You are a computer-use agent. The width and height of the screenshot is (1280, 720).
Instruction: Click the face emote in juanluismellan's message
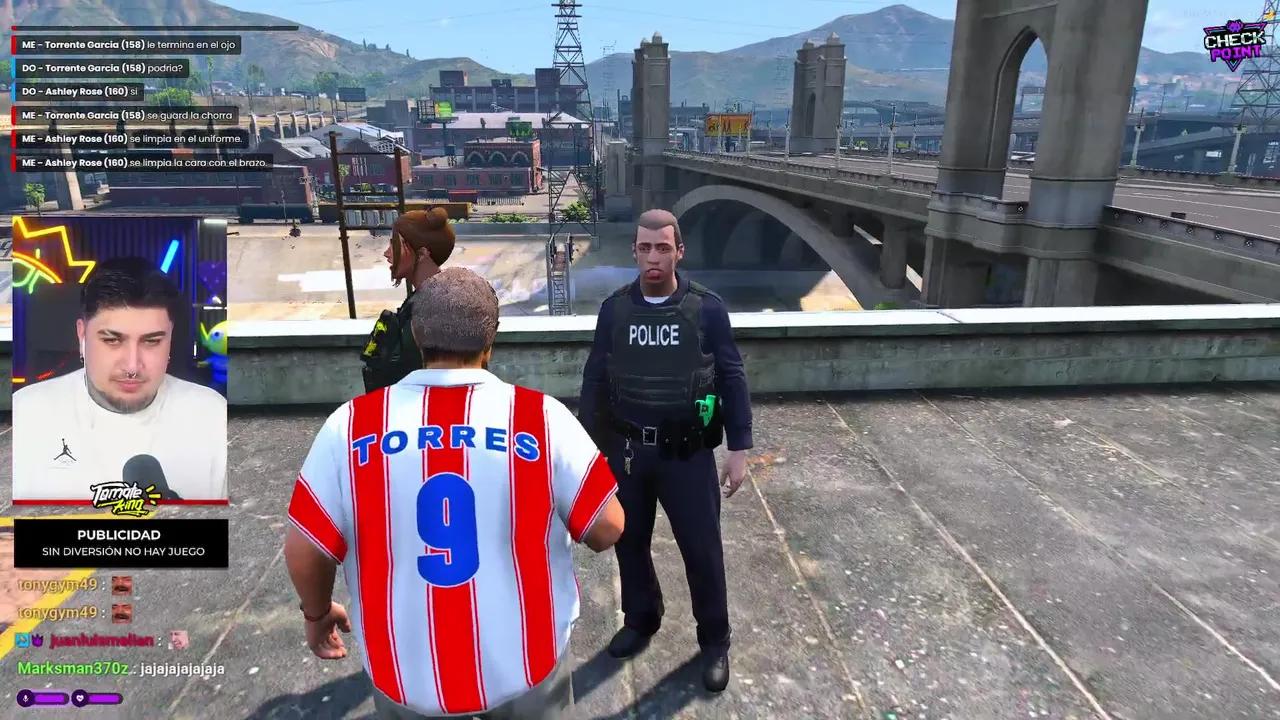pyautogui.click(x=179, y=640)
